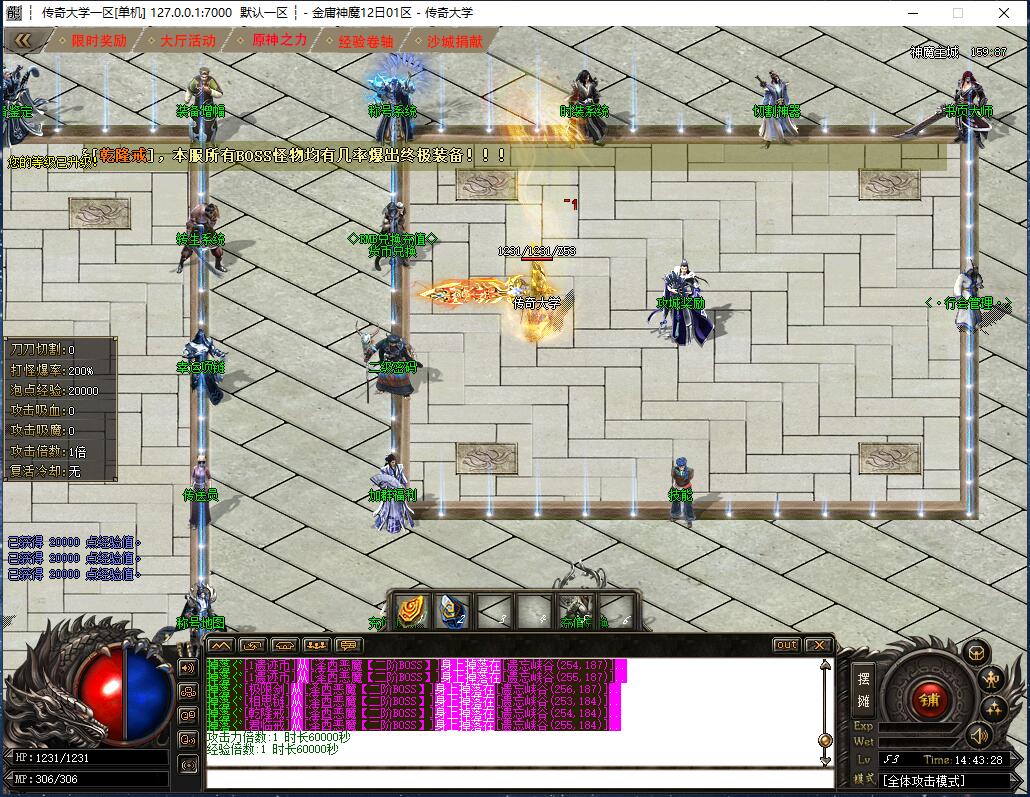Click the helmet icon beside the red orb
The image size is (1030, 797).
click(x=975, y=653)
